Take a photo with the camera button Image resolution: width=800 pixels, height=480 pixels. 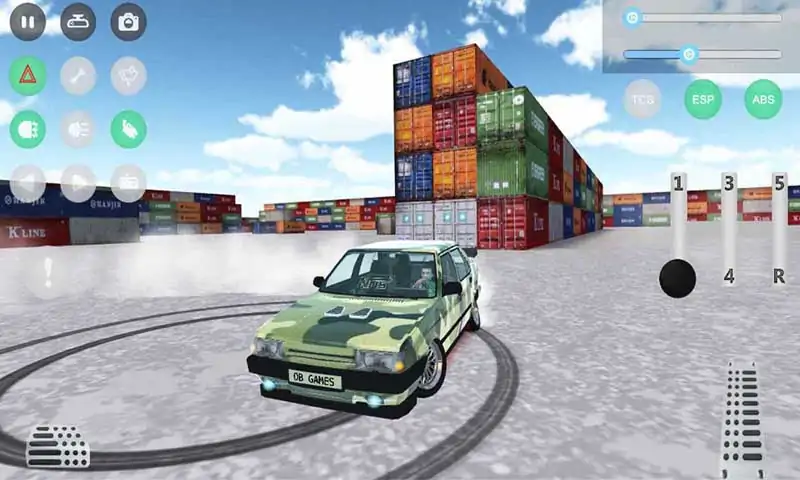128,21
